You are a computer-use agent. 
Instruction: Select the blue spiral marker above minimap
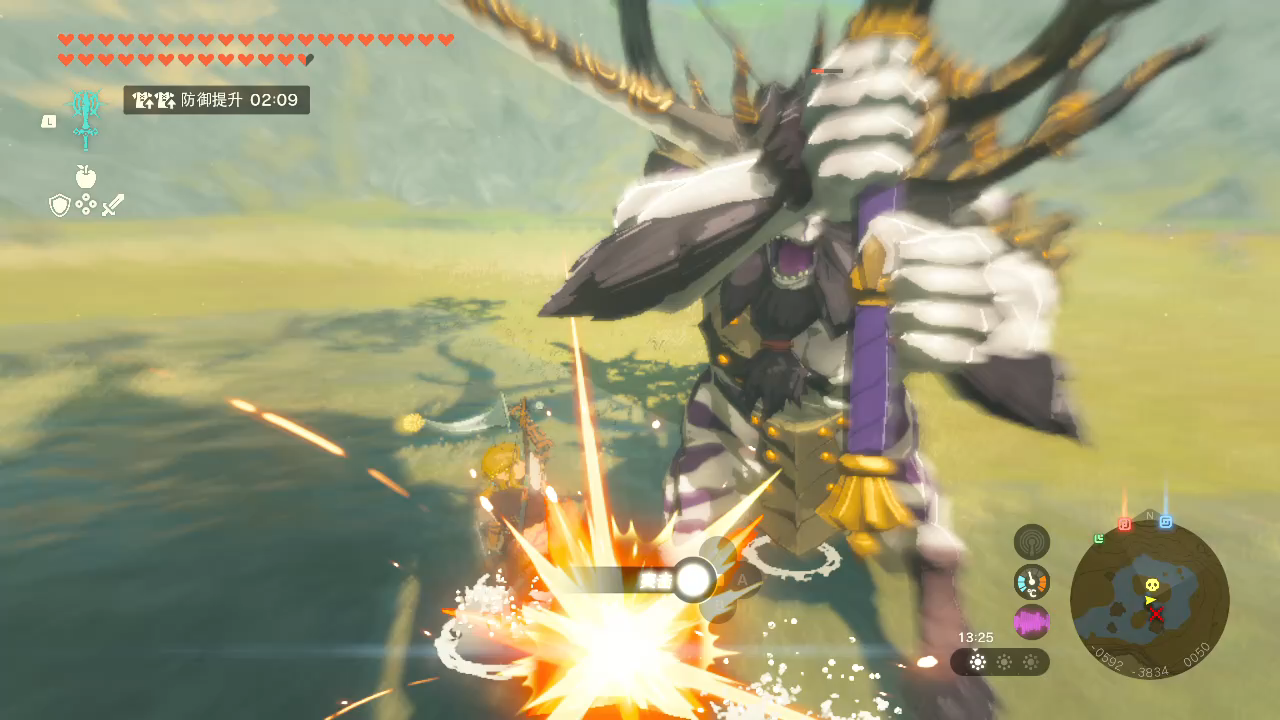[x=1166, y=522]
